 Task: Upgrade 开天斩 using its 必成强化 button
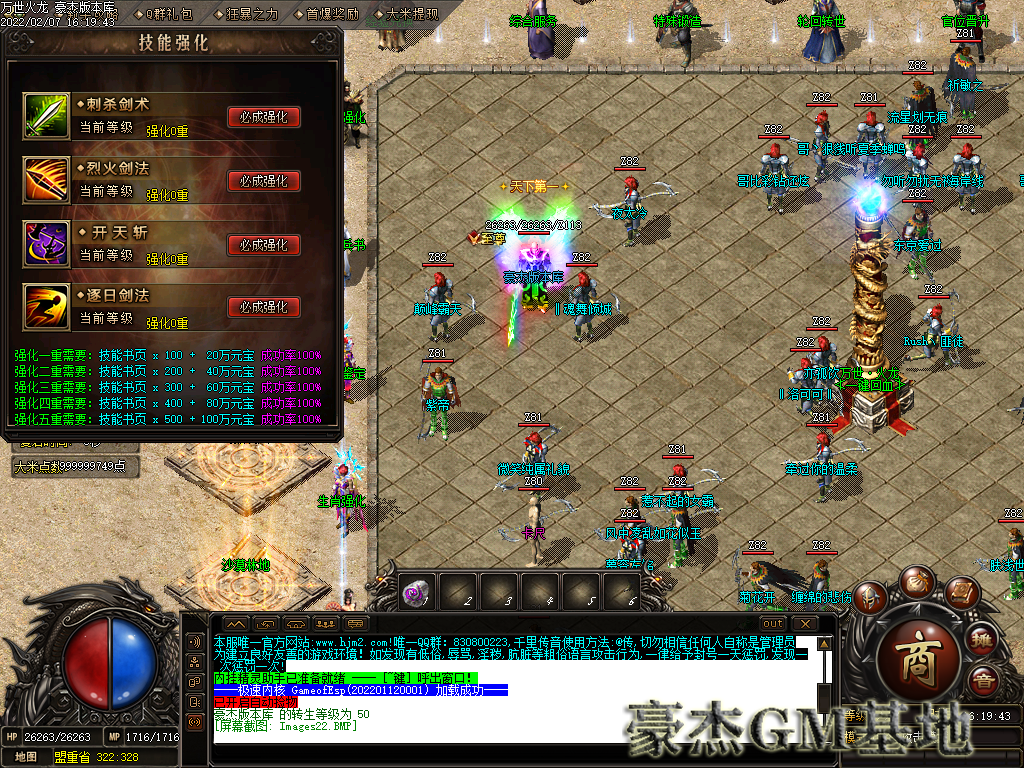[x=264, y=245]
